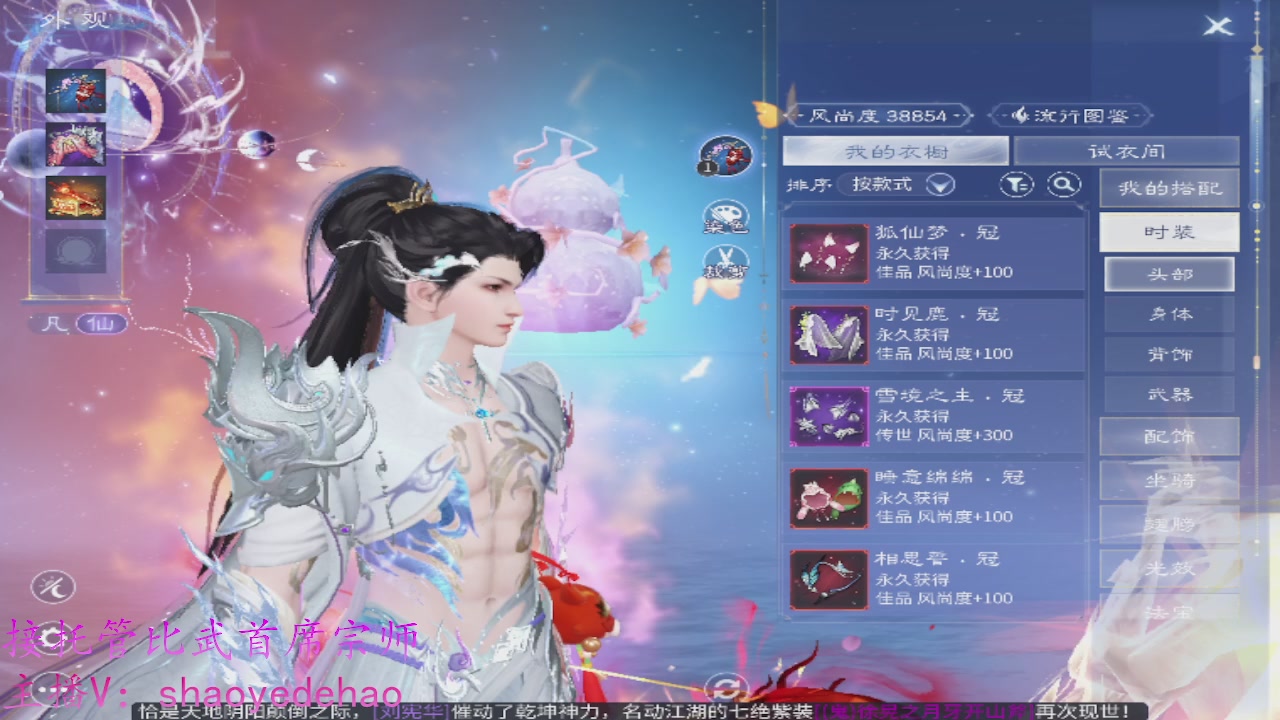The width and height of the screenshot is (1280, 720).
Task: Select the 头部 category tab
Action: [1169, 273]
